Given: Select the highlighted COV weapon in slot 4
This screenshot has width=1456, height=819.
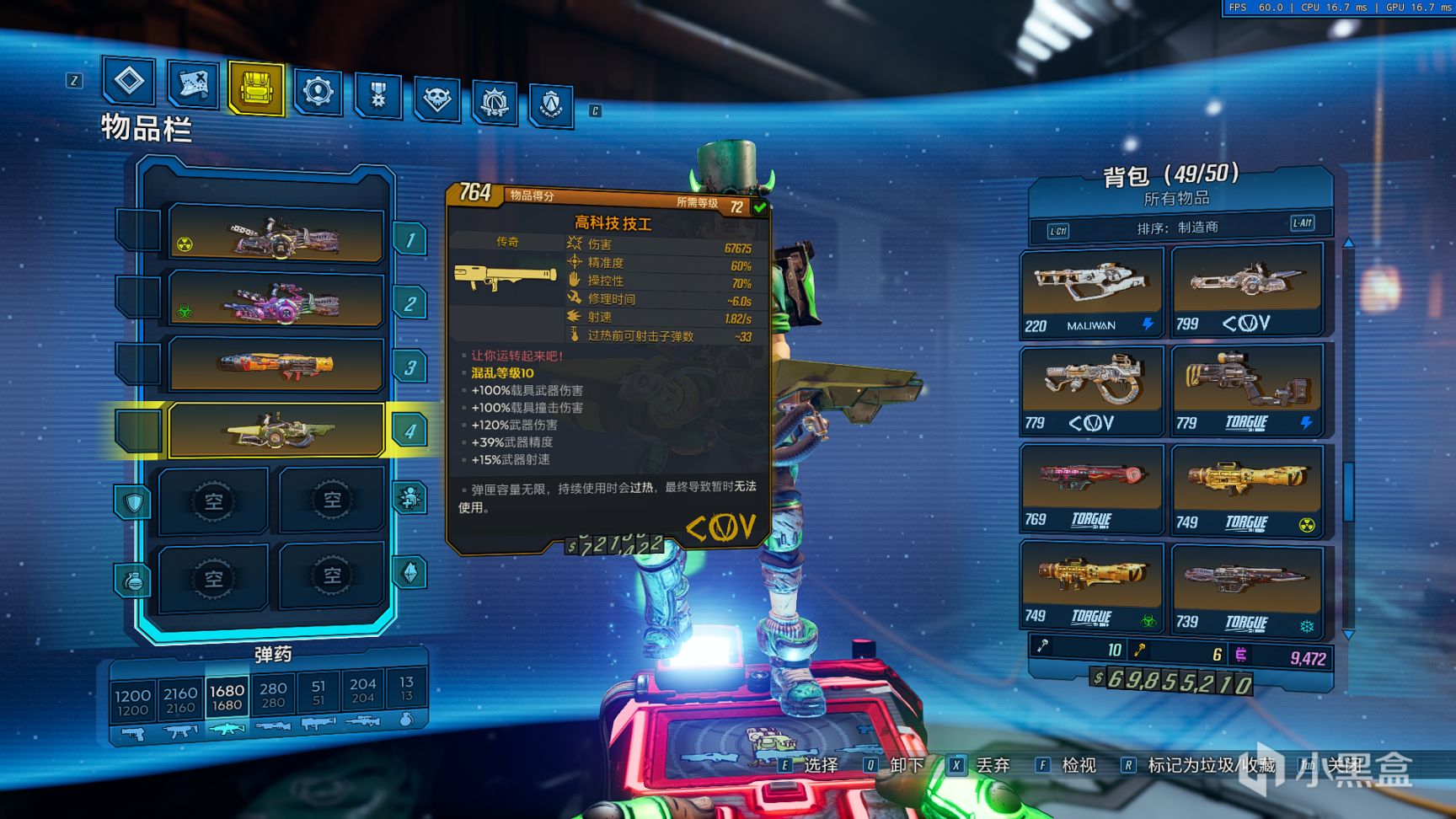Looking at the screenshot, I should point(276,431).
